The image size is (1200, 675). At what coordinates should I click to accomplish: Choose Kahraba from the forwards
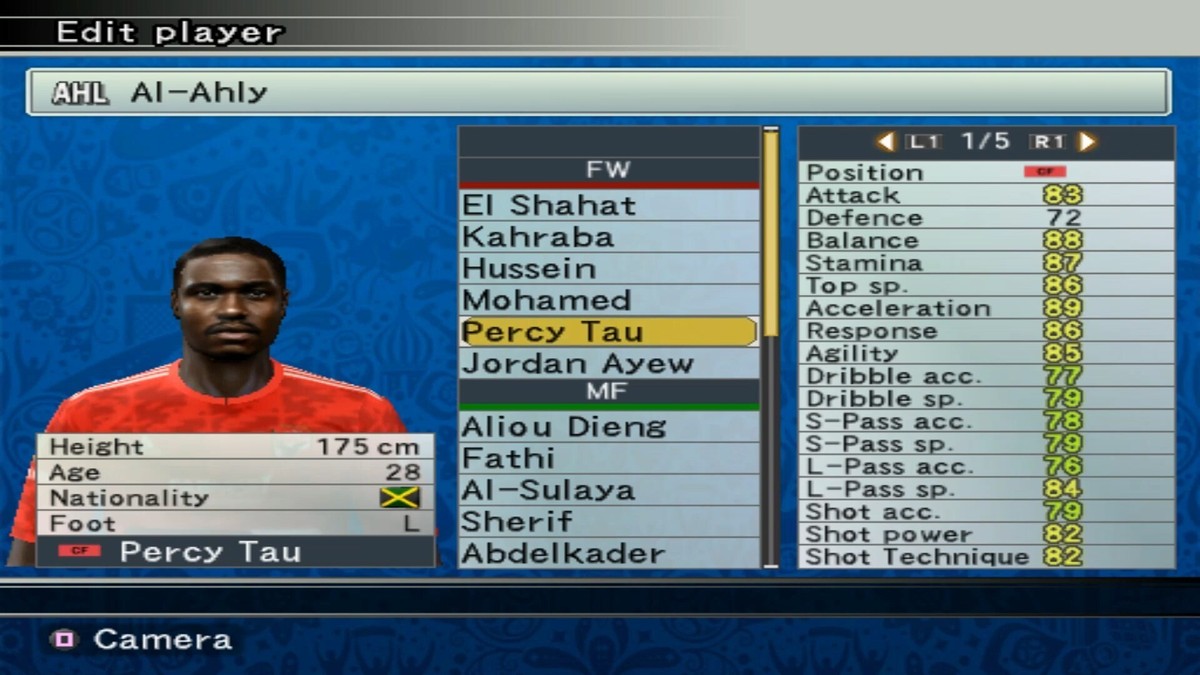[608, 237]
